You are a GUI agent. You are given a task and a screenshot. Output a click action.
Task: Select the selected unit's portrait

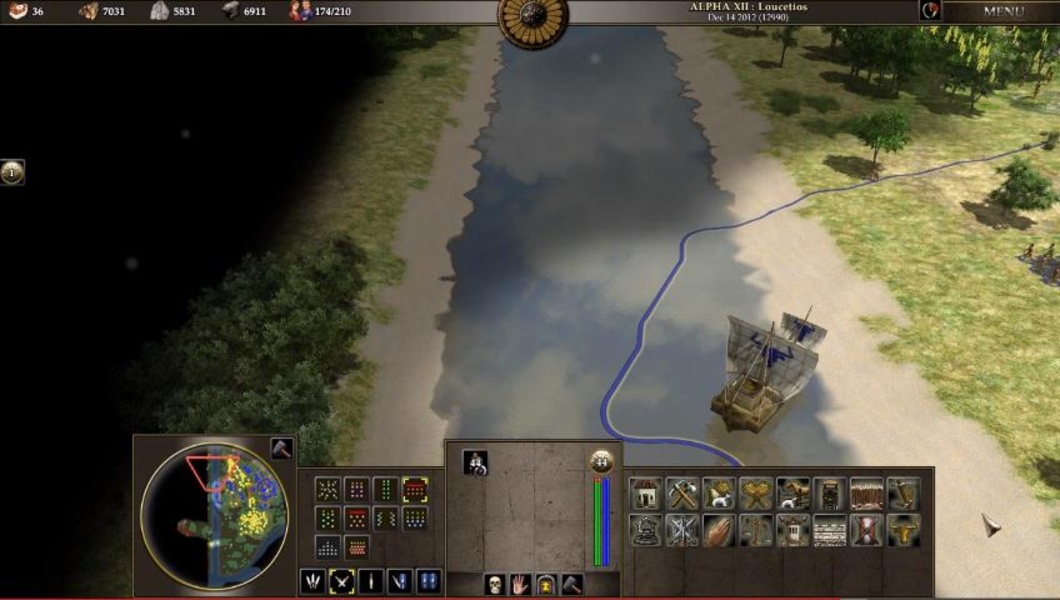click(x=475, y=462)
